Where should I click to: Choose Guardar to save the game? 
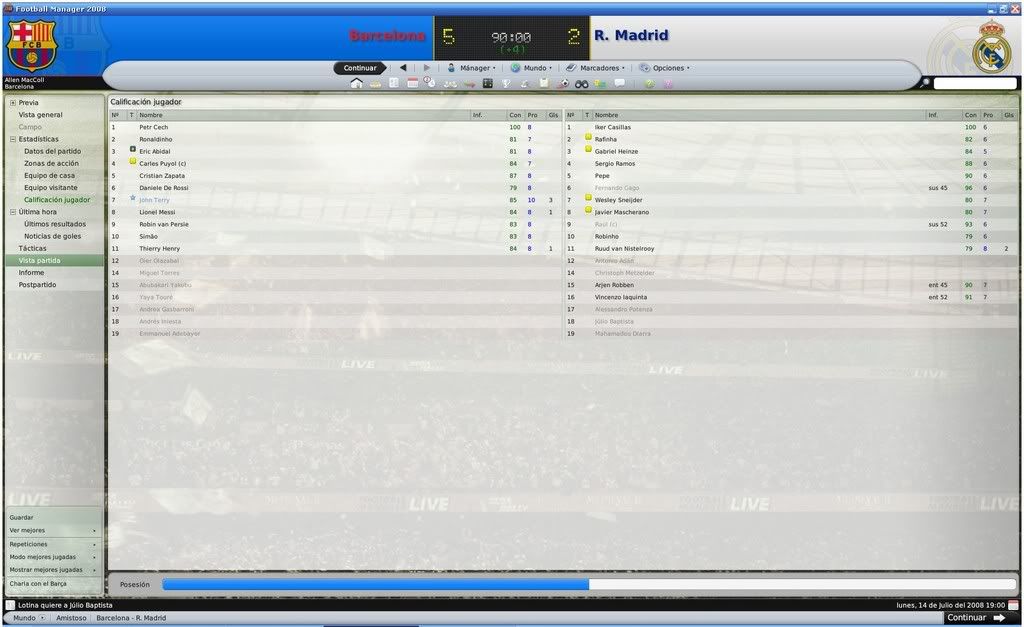(x=21, y=517)
